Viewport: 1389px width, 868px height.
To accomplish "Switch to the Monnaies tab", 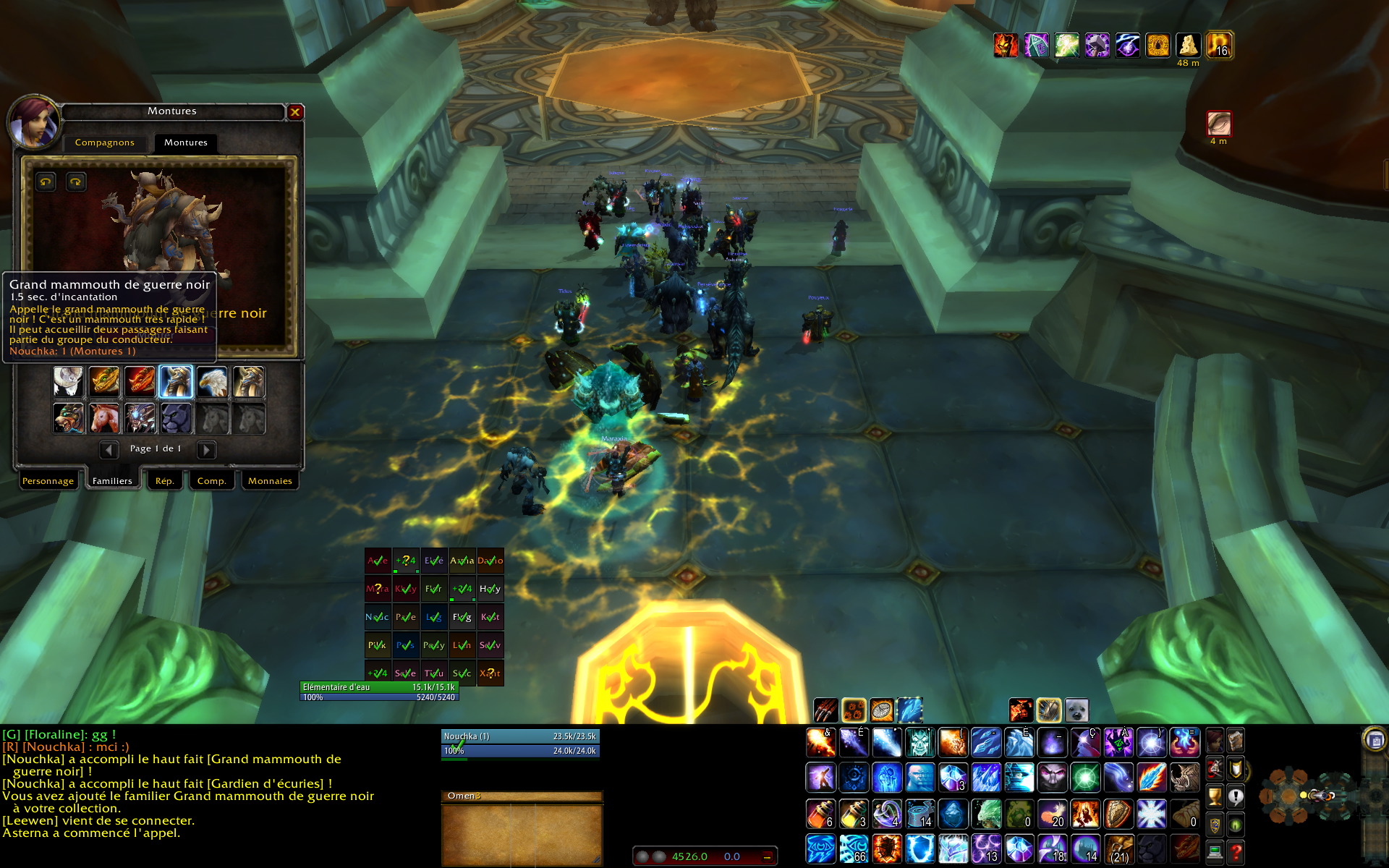I will (x=270, y=481).
